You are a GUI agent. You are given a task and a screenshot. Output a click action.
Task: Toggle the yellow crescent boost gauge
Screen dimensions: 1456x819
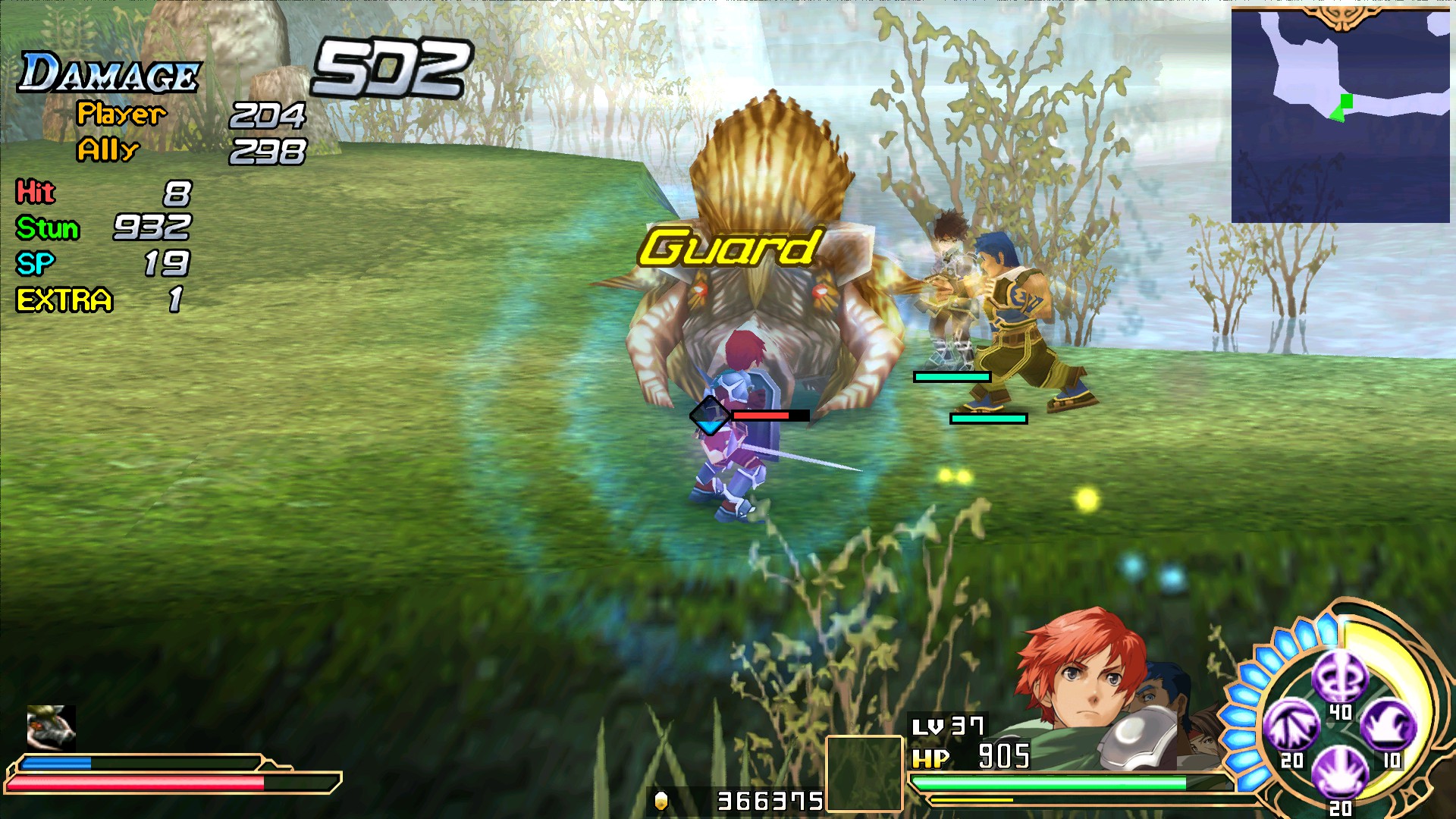[1407, 660]
